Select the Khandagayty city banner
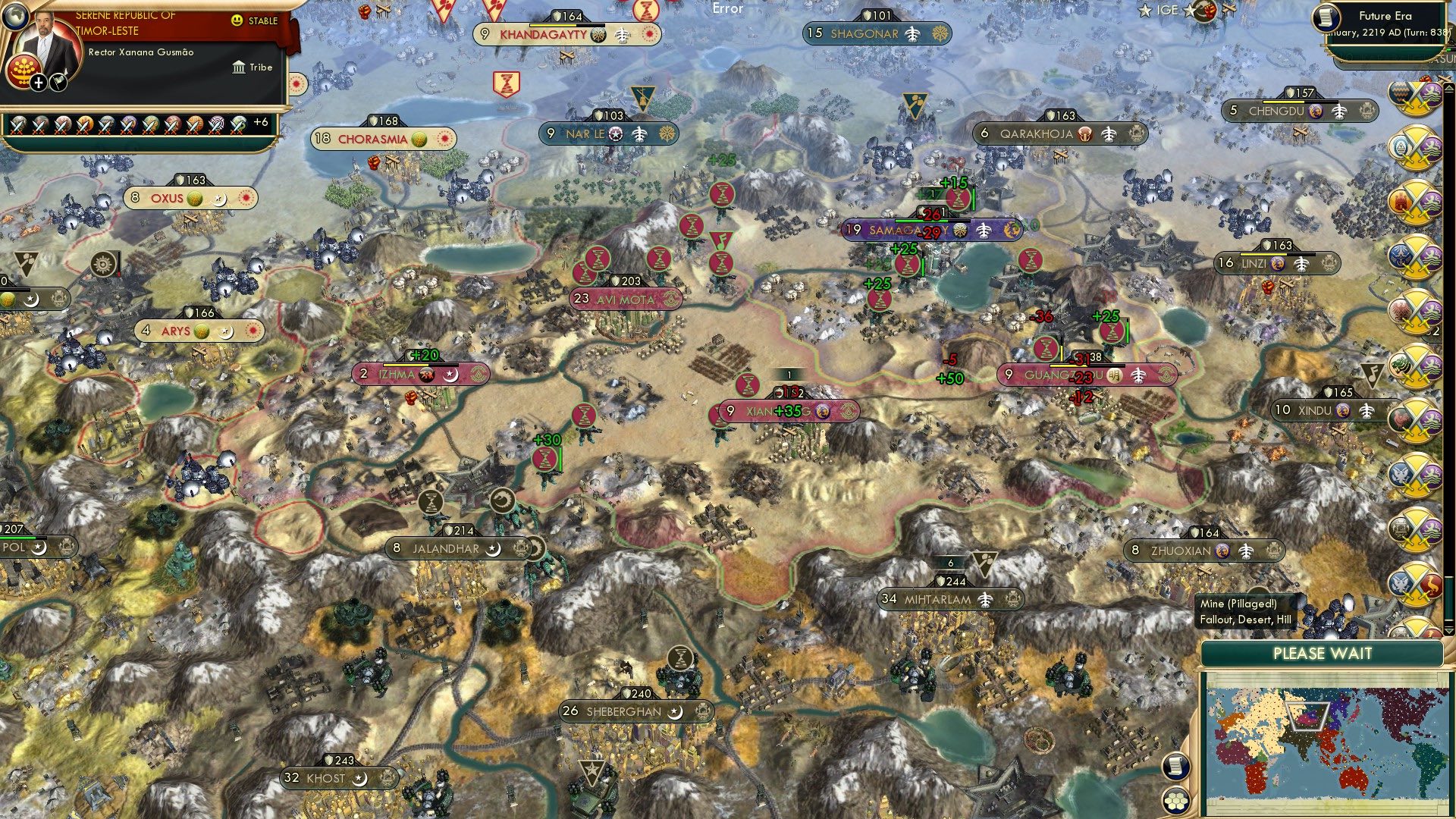The width and height of the screenshot is (1456, 819). [x=544, y=34]
